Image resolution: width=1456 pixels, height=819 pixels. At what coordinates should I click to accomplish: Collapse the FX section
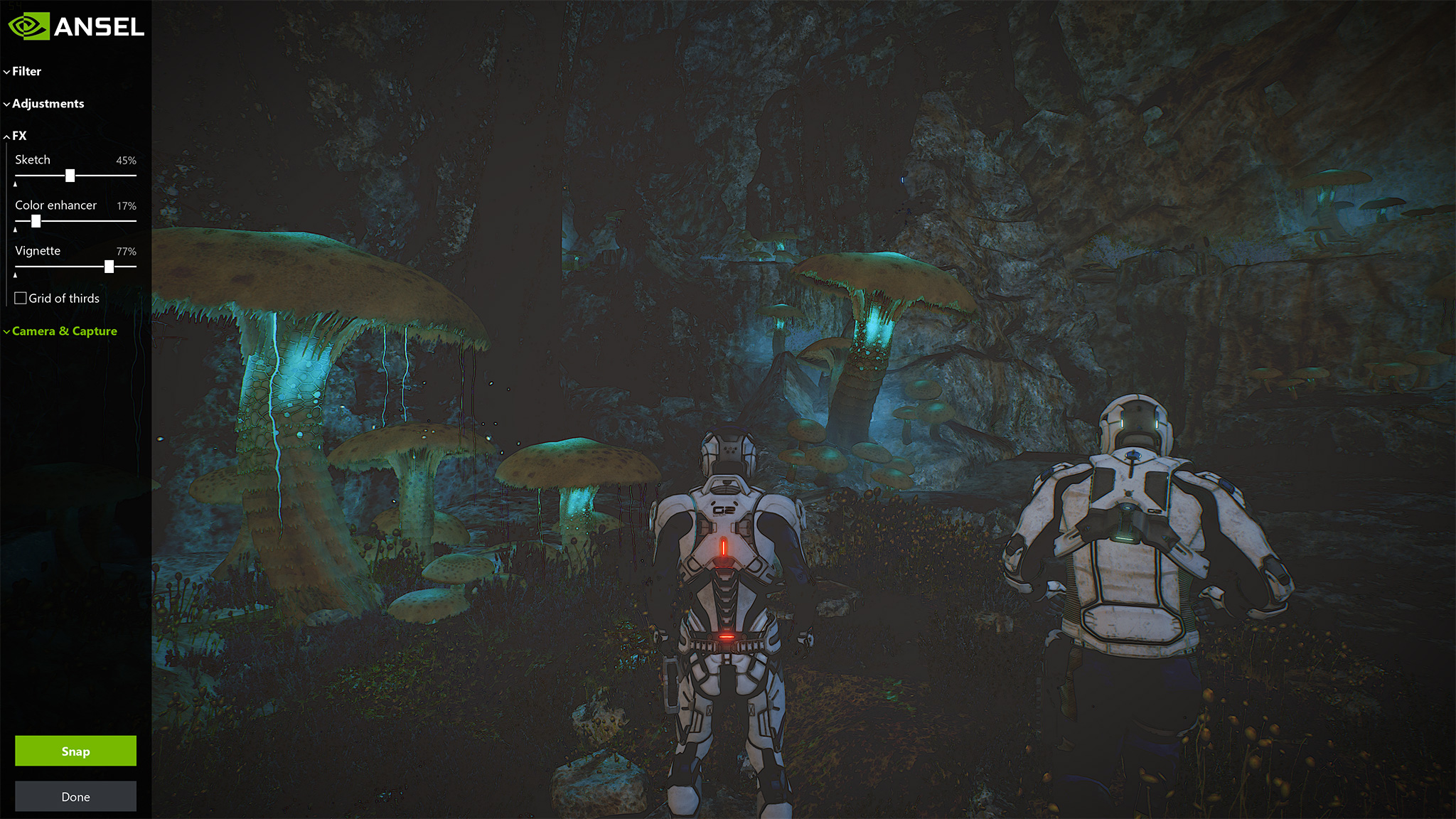[x=18, y=136]
